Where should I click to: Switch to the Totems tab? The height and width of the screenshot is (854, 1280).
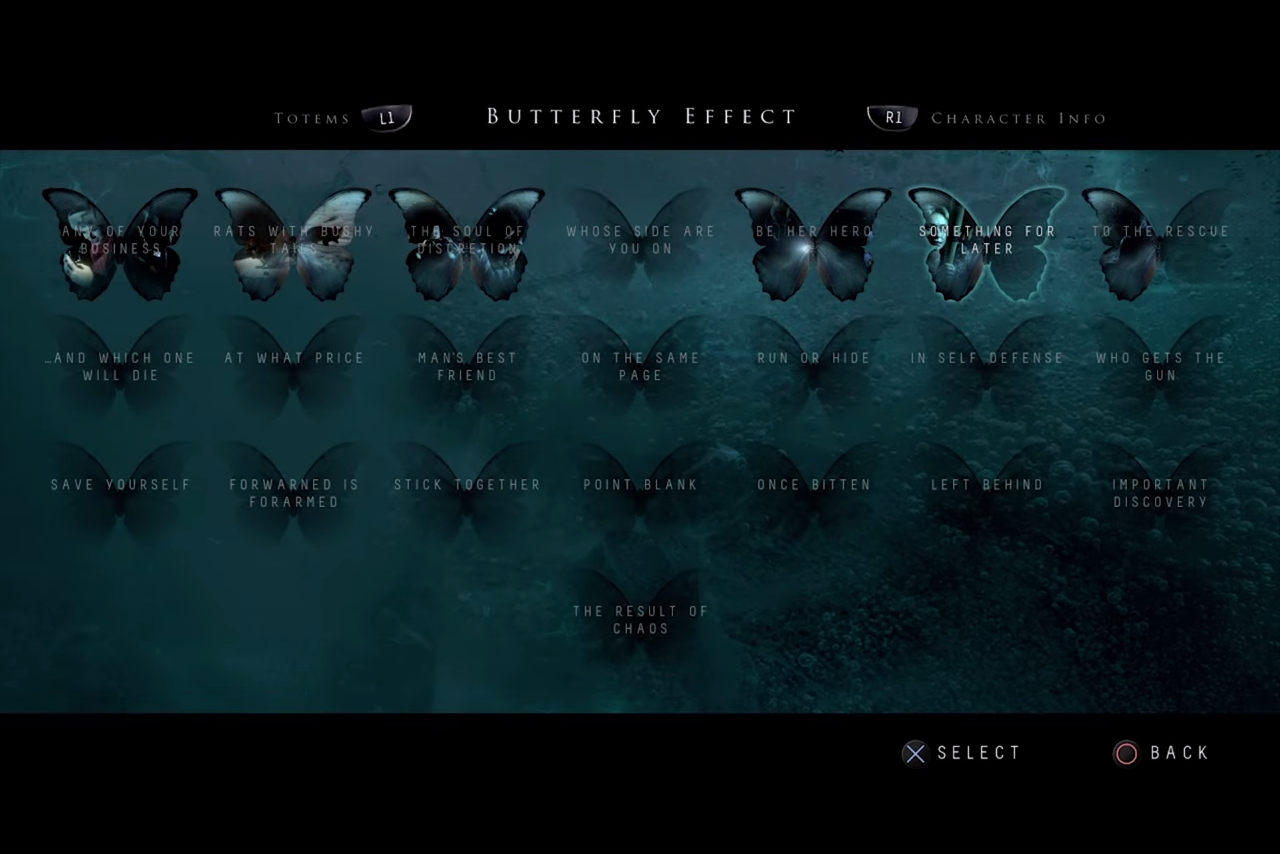[342, 118]
